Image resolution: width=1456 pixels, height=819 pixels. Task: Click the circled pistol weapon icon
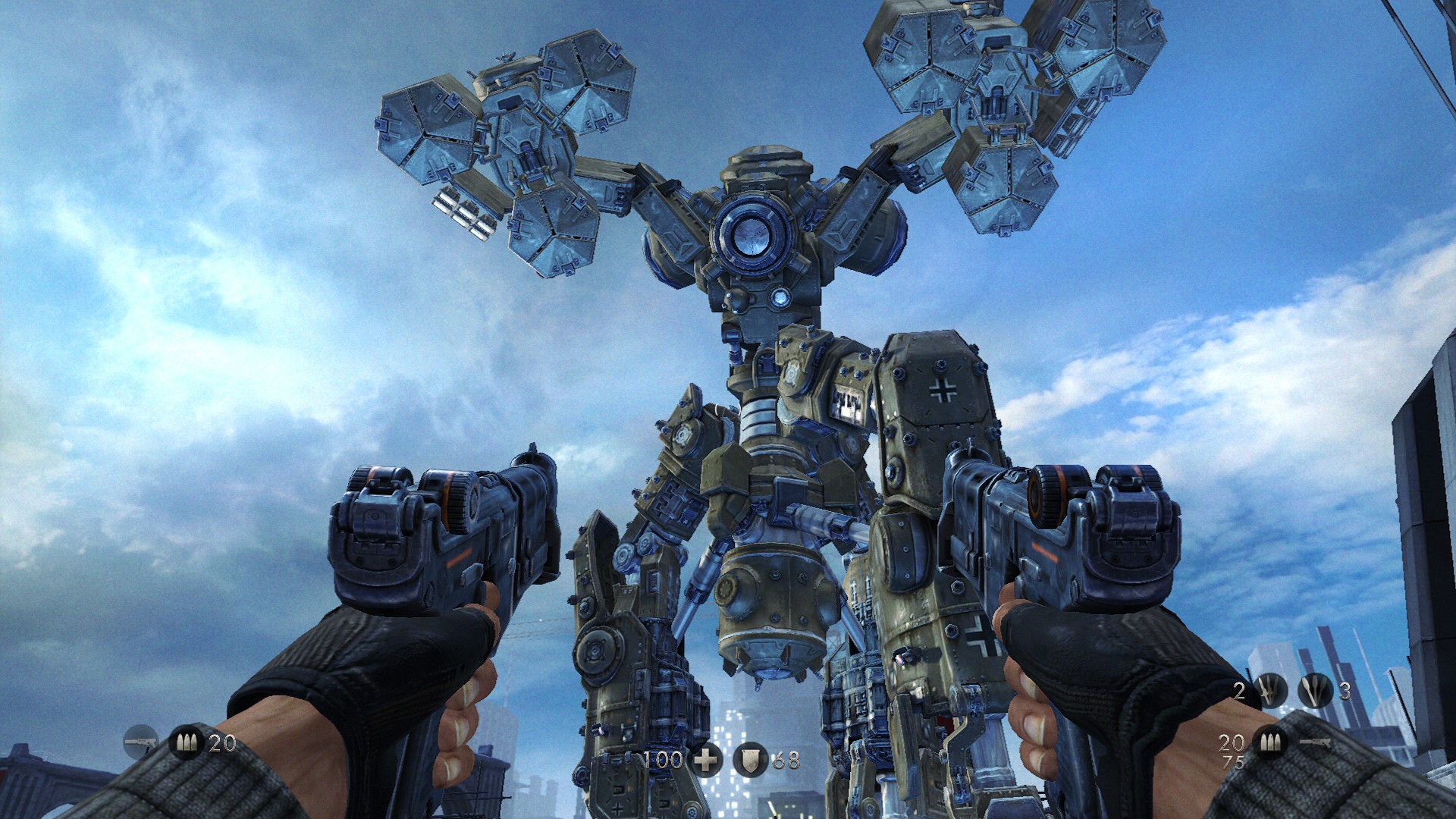(140, 741)
